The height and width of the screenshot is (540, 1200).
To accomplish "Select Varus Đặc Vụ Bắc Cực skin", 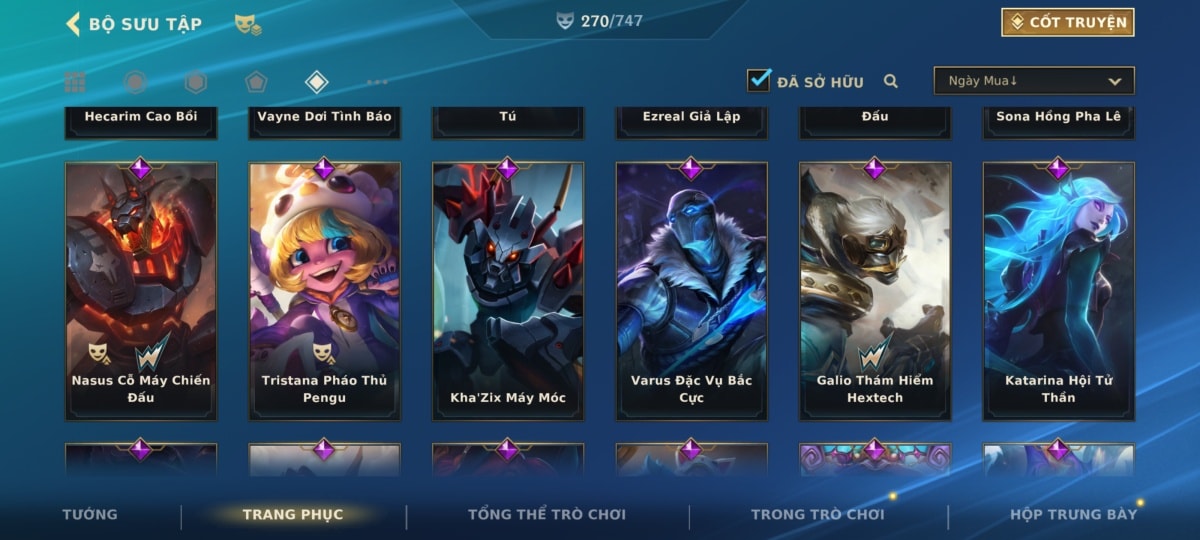I will [x=691, y=290].
